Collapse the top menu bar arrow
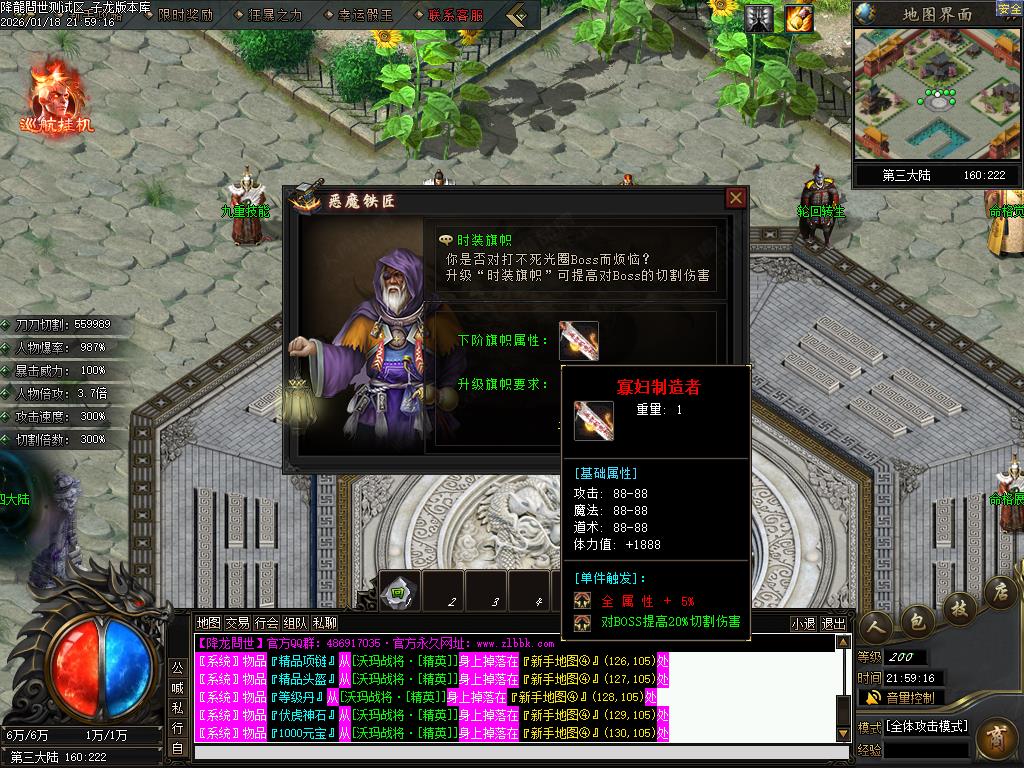Image resolution: width=1024 pixels, height=768 pixels. tap(517, 15)
